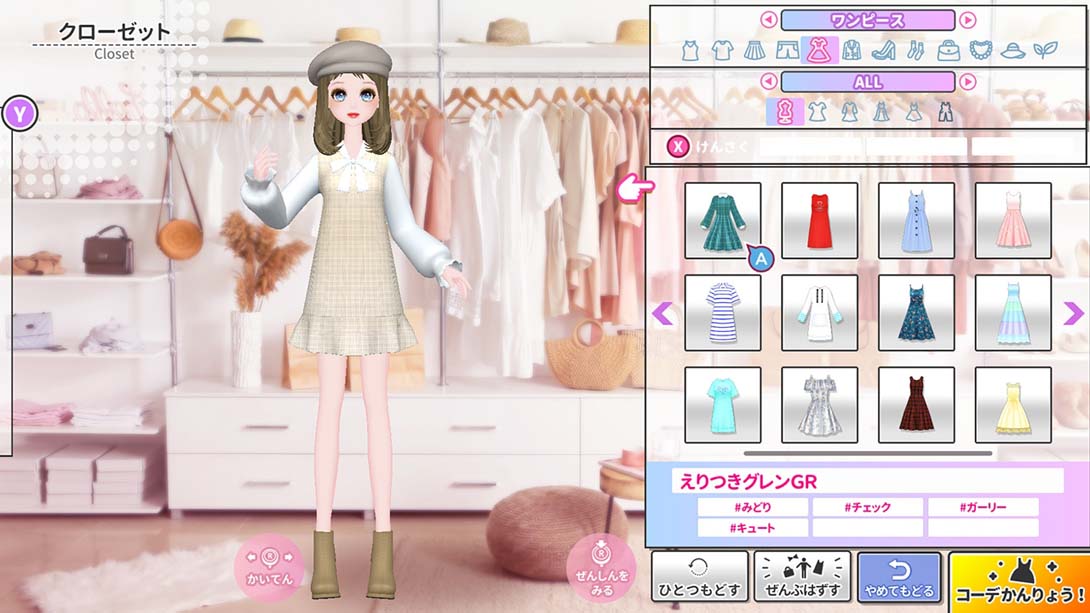The image size is (1090, 613).
Task: Choose the white hoodie dress
Action: click(x=819, y=312)
